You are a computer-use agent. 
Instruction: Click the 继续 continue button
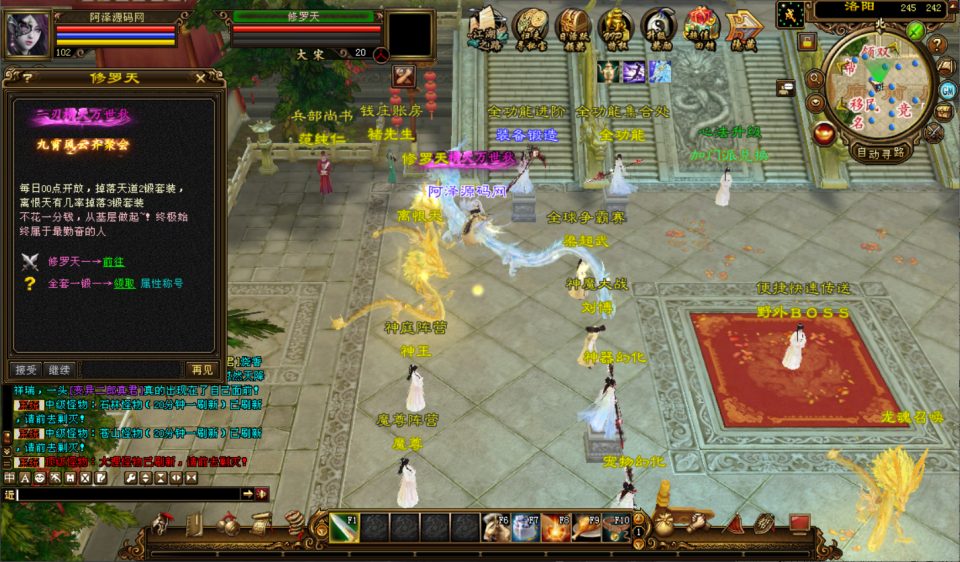click(60, 369)
